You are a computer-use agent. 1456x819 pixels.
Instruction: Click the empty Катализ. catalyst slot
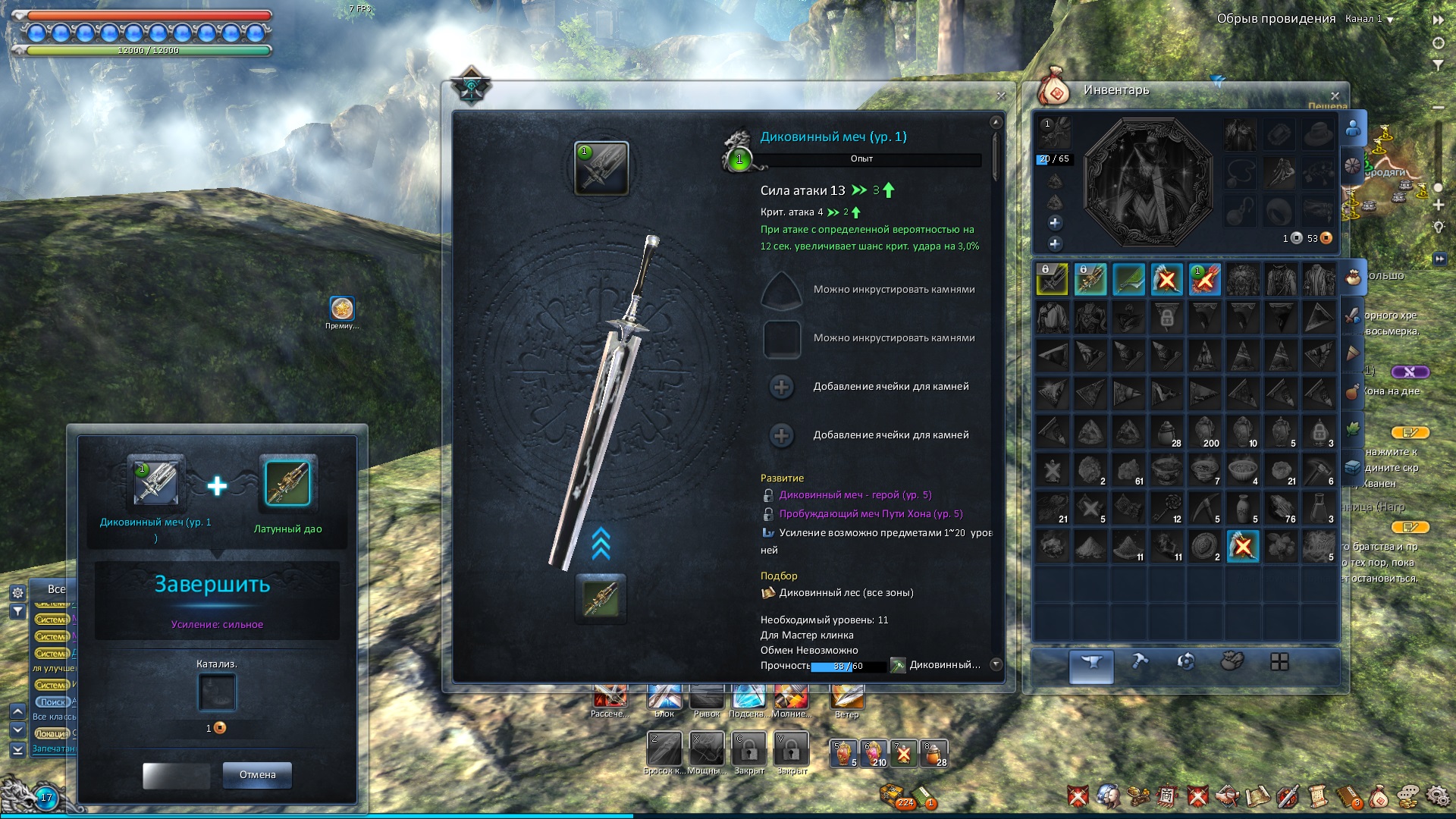click(217, 692)
